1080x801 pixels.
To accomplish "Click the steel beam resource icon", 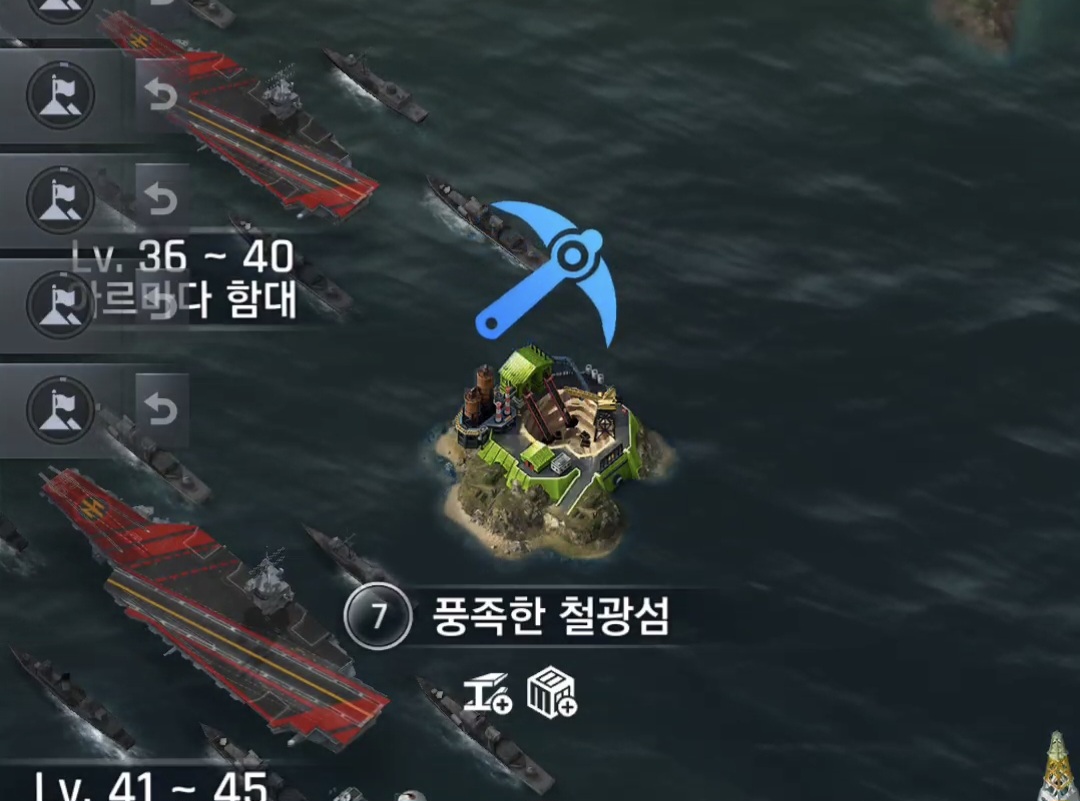I will pos(488,693).
